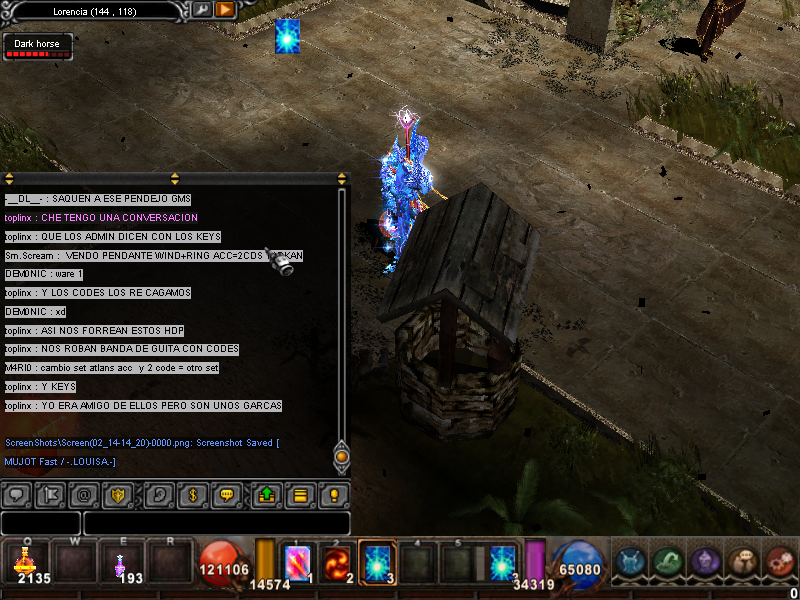Click the orange play arrow button
800x600 pixels.
click(x=225, y=9)
